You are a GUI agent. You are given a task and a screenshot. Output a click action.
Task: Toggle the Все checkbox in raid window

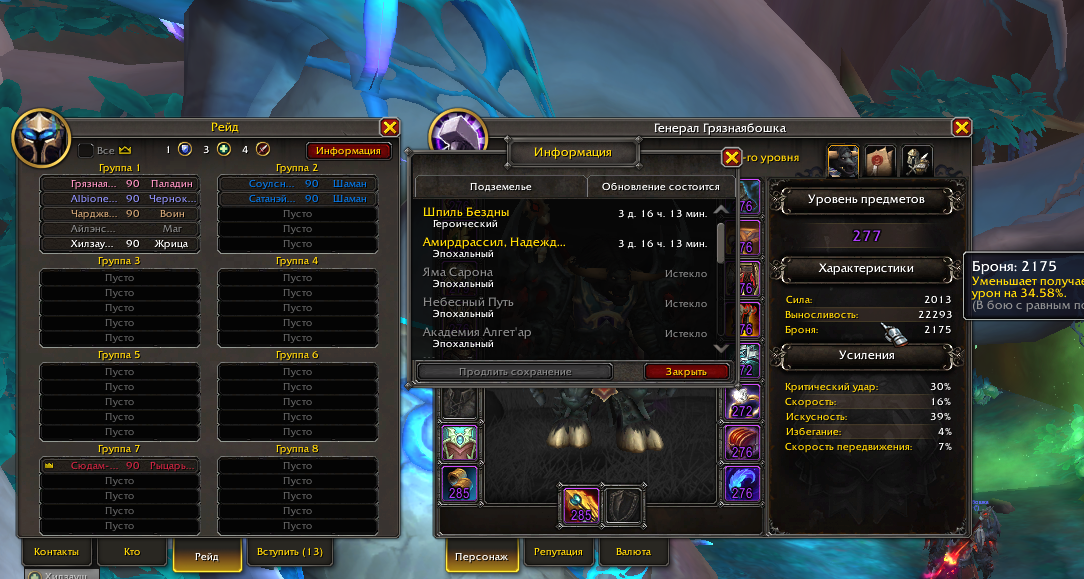pos(86,150)
